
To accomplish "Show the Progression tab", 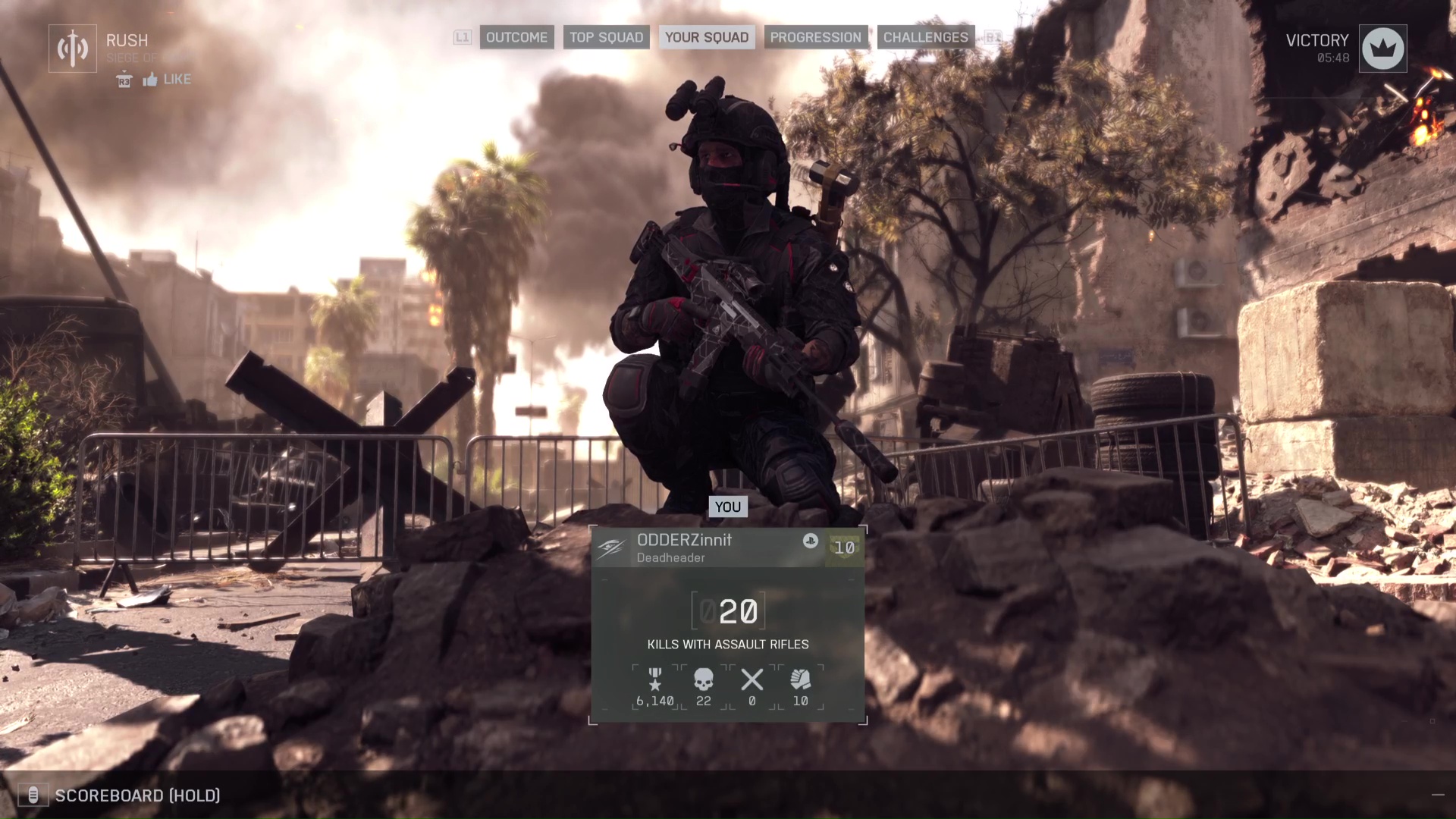I will [x=815, y=37].
